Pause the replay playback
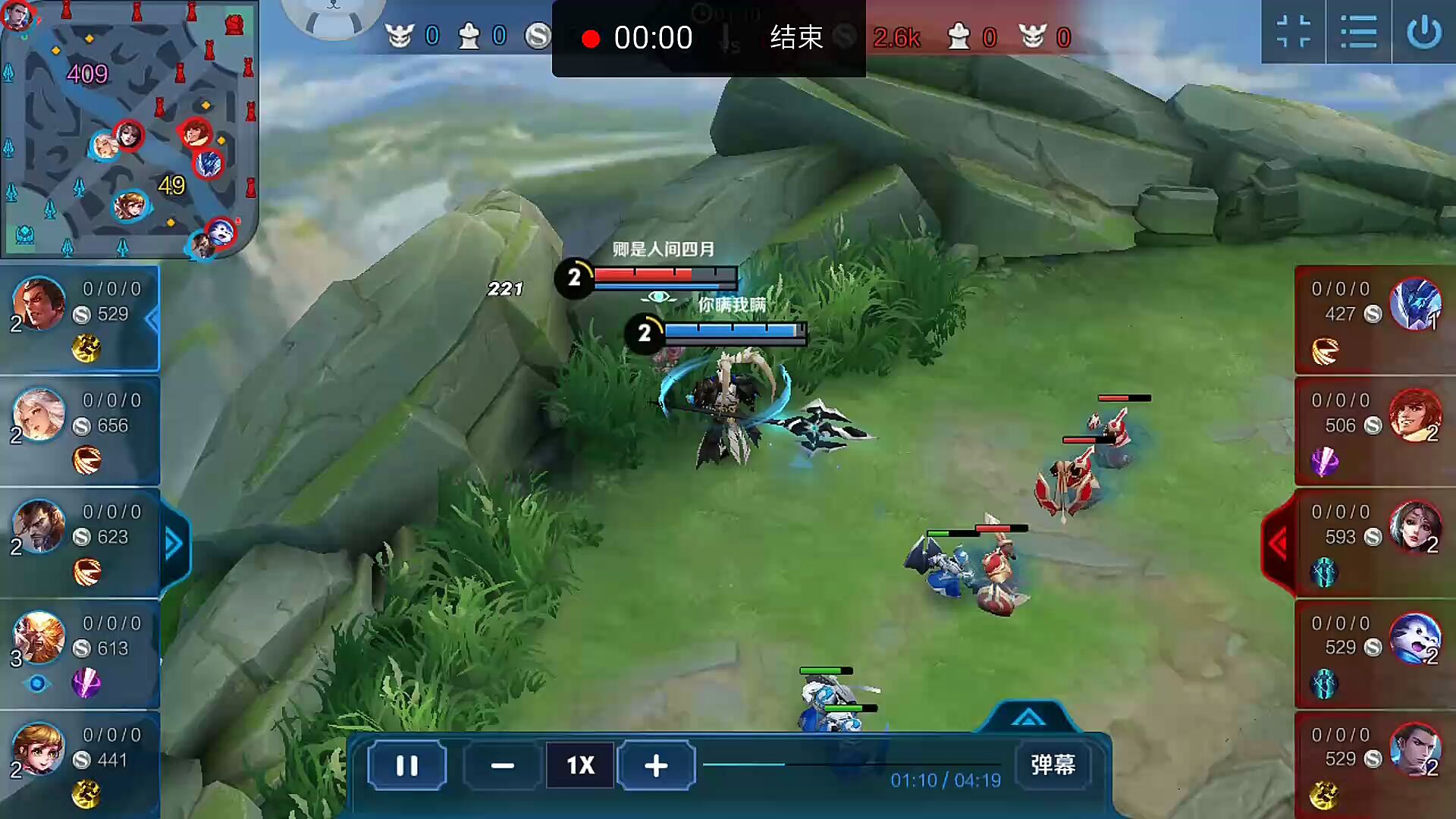 (407, 765)
